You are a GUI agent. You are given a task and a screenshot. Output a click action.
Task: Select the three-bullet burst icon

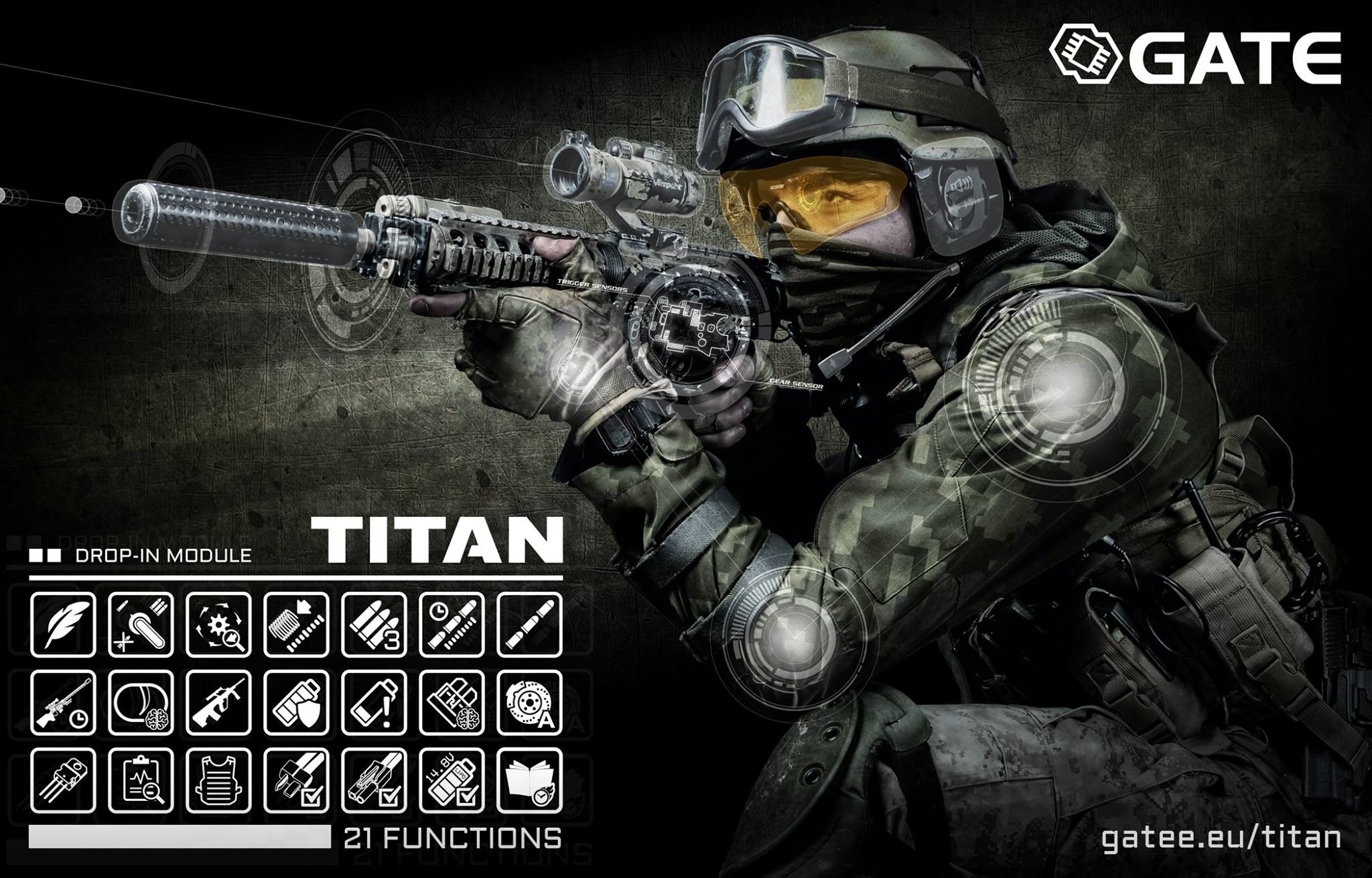click(x=374, y=624)
